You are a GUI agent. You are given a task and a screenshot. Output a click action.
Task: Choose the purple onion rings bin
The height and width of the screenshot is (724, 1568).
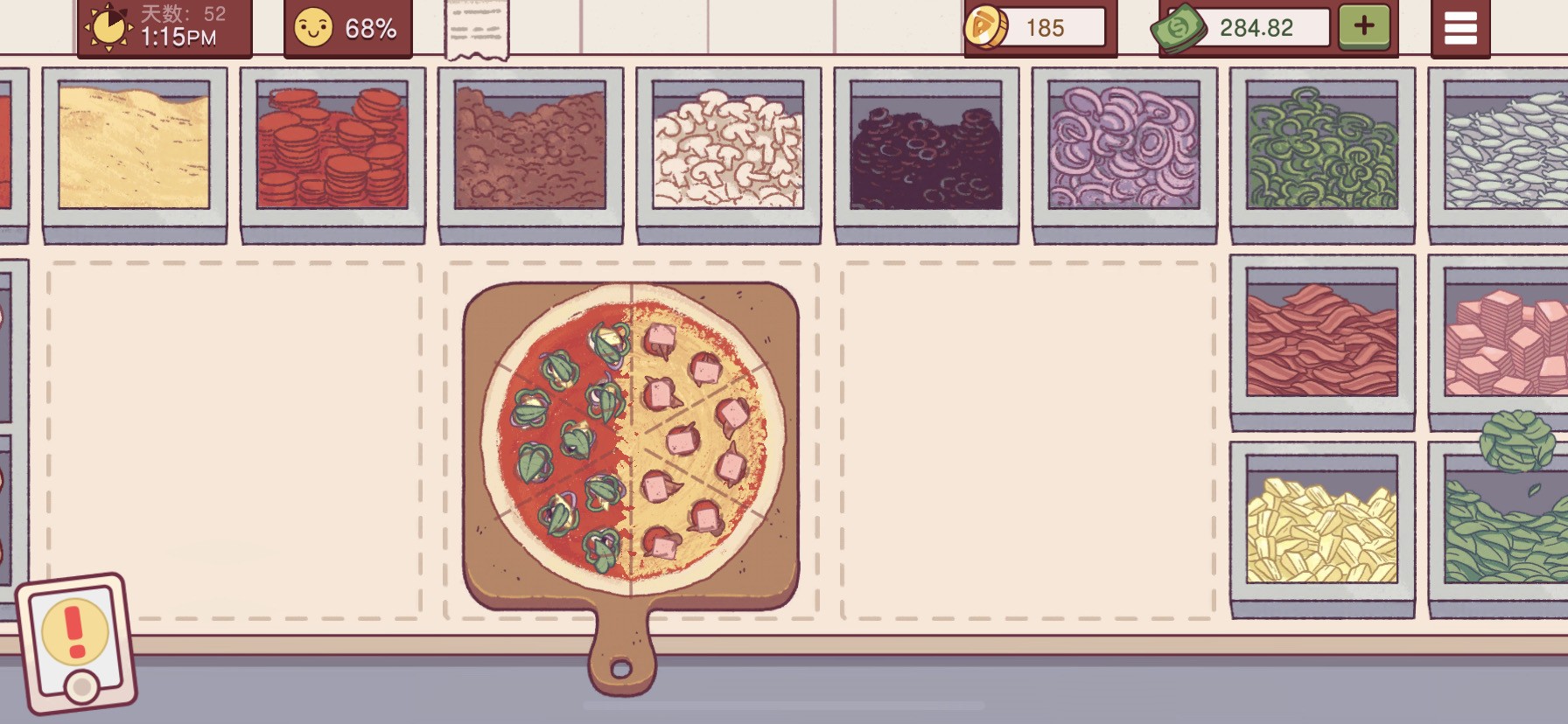pos(1123,146)
